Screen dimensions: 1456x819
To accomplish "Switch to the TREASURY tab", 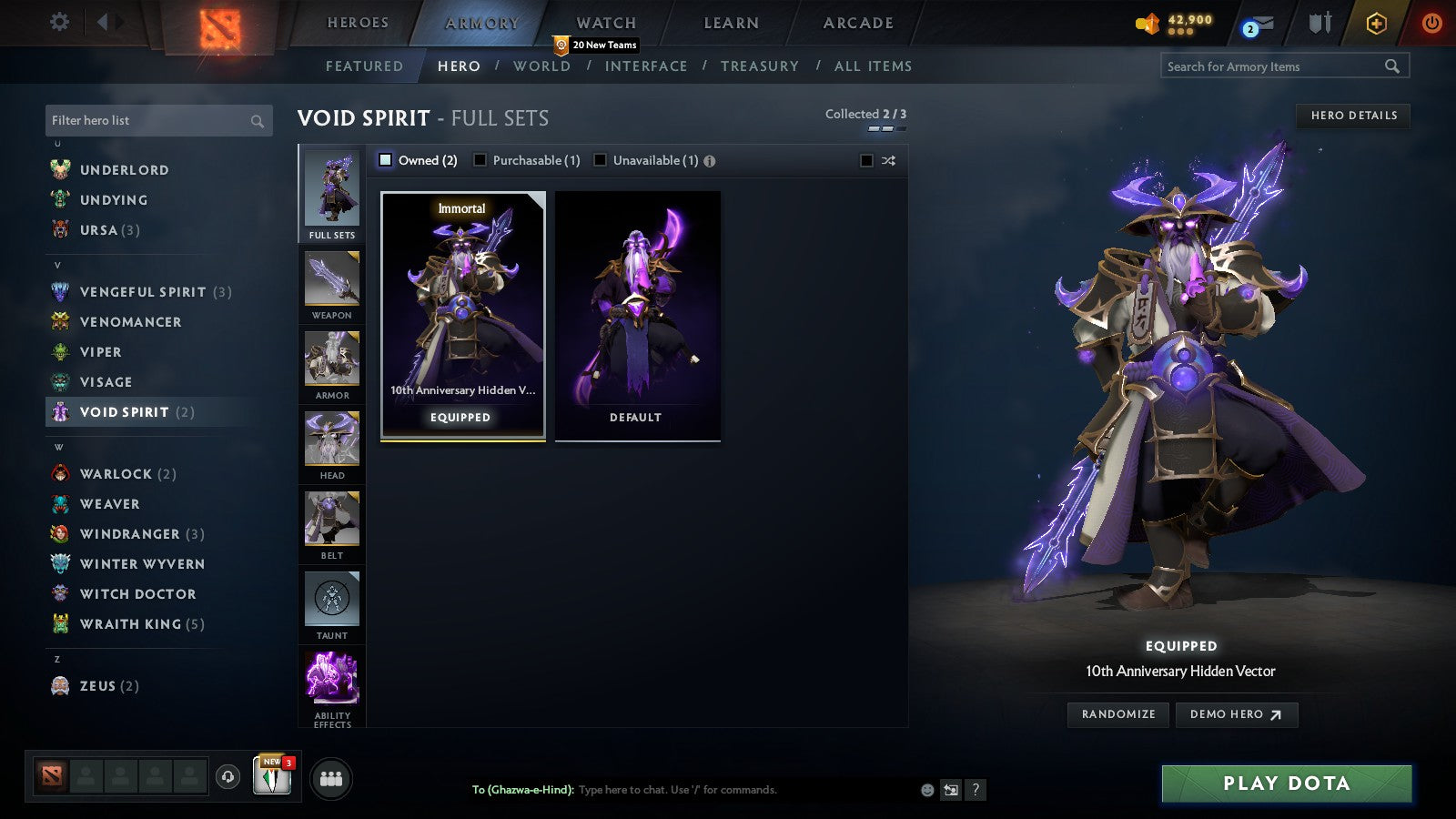I will point(761,66).
